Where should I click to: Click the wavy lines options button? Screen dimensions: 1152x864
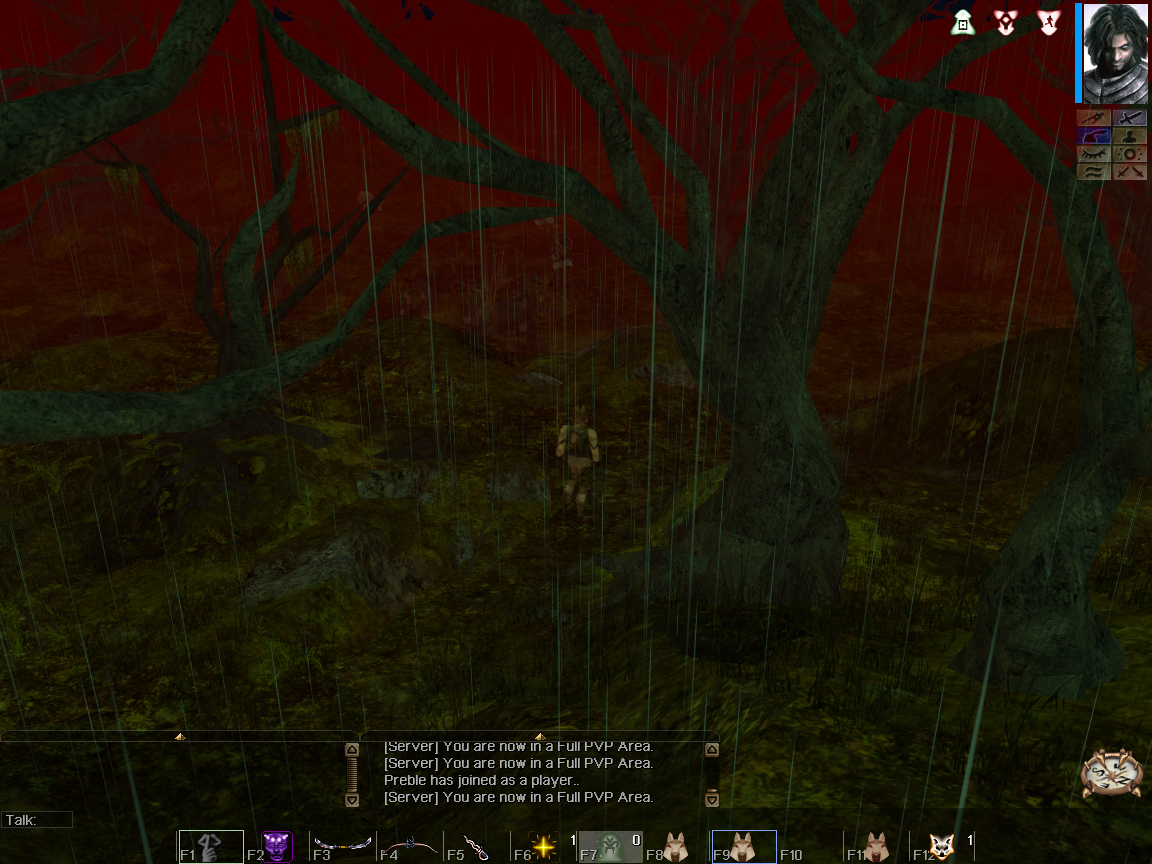pyautogui.click(x=1093, y=172)
